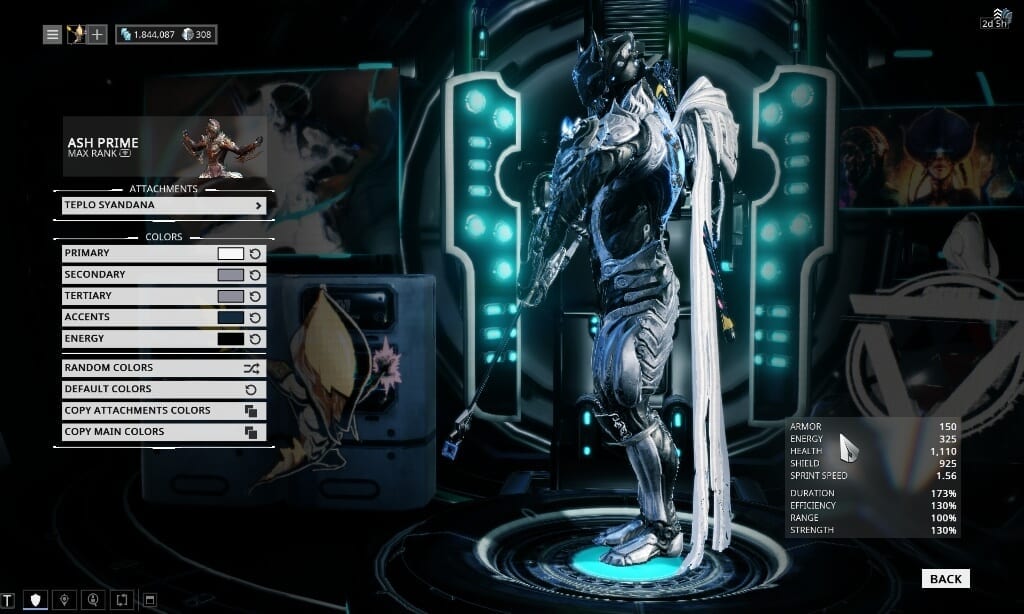This screenshot has width=1024, height=614.
Task: Open the Energy color swatch
Action: coord(230,339)
